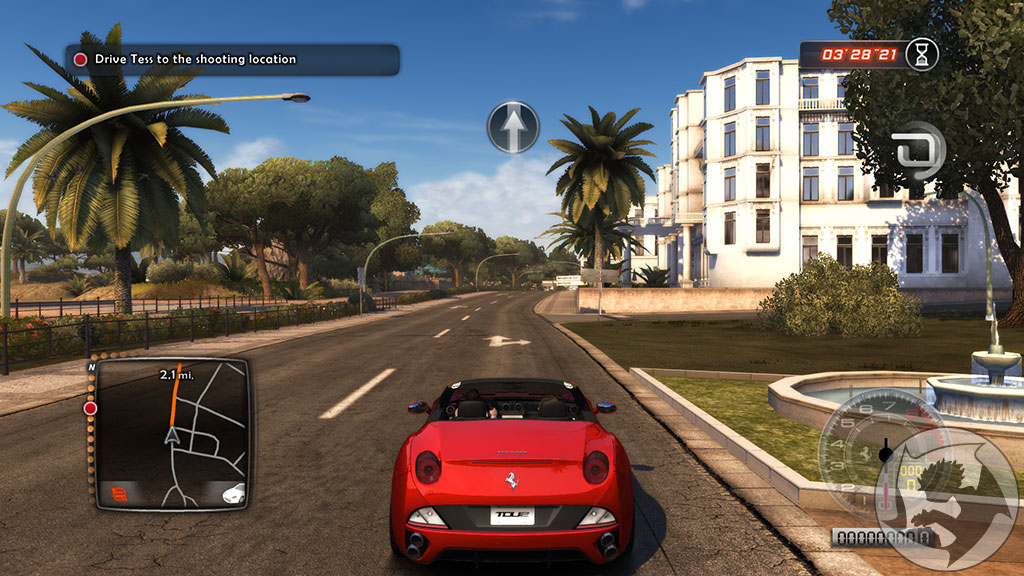Click the orange icon in minimap corner
The image size is (1024, 576).
coord(119,493)
